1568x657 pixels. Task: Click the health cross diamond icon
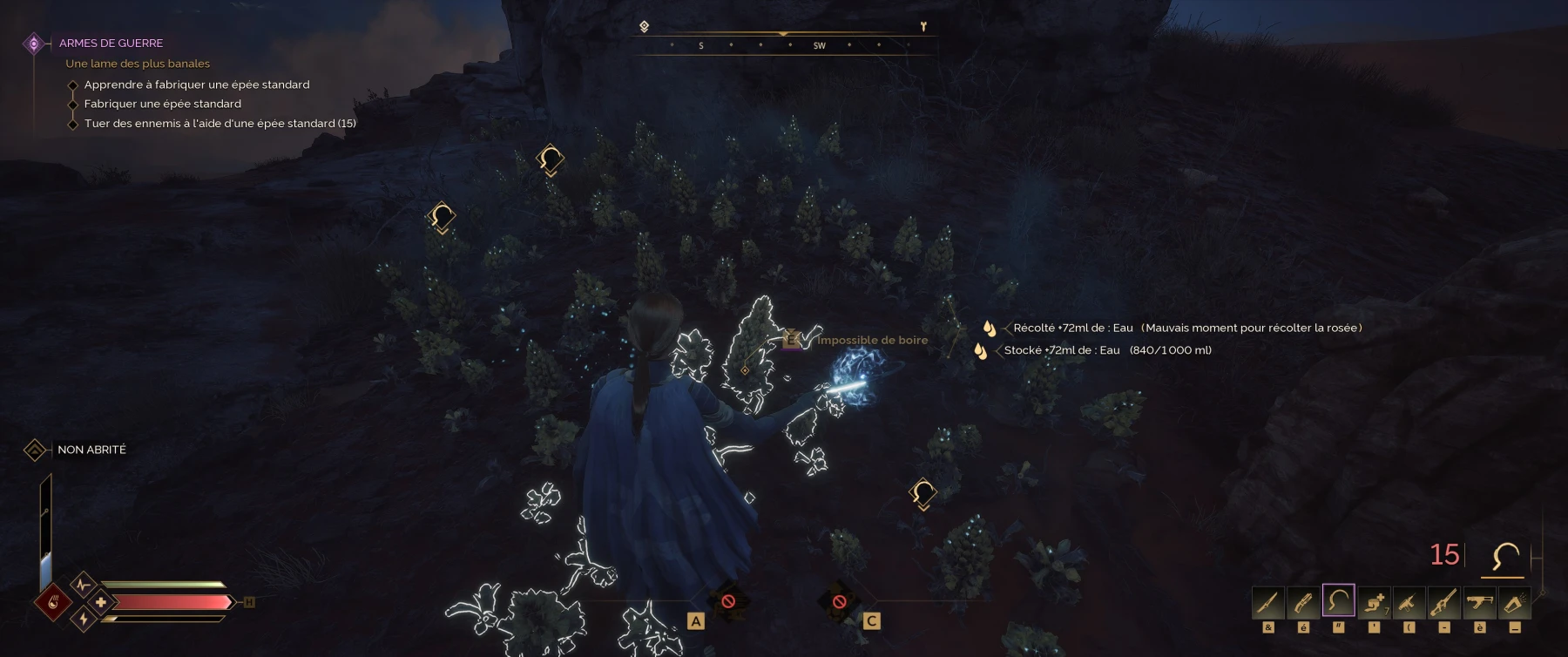pos(101,602)
